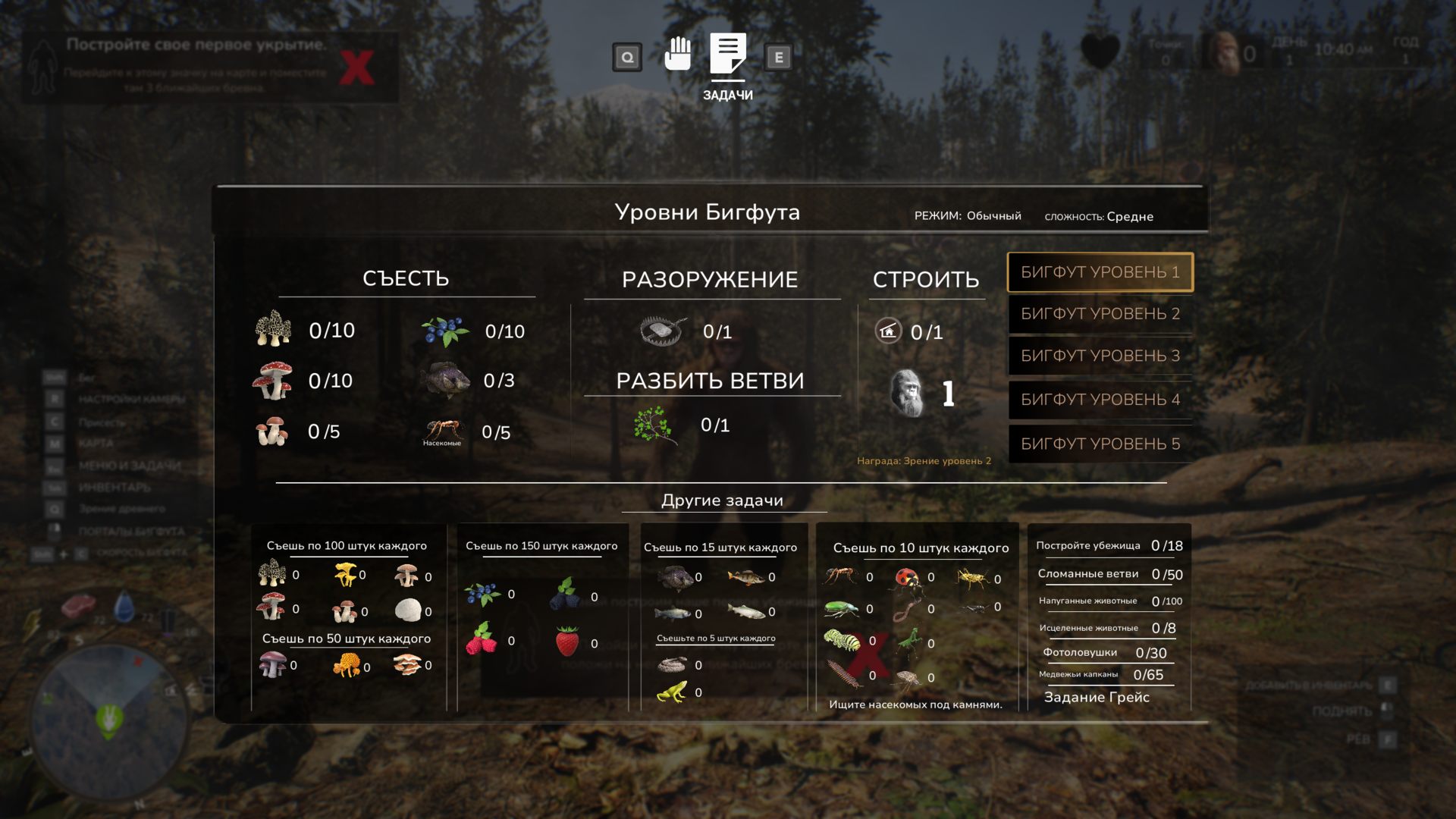Switch to БИГФУТ УРОВЕНЬ 2
Image resolution: width=1456 pixels, height=819 pixels.
coord(1100,314)
